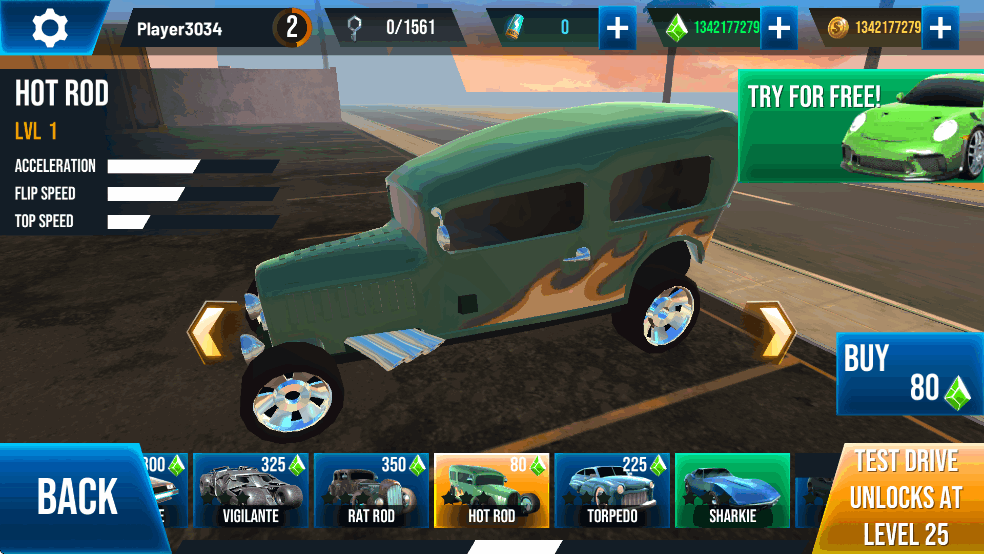This screenshot has height=554, width=984.
Task: Select the Vigilante car thumbnail
Action: [x=251, y=490]
